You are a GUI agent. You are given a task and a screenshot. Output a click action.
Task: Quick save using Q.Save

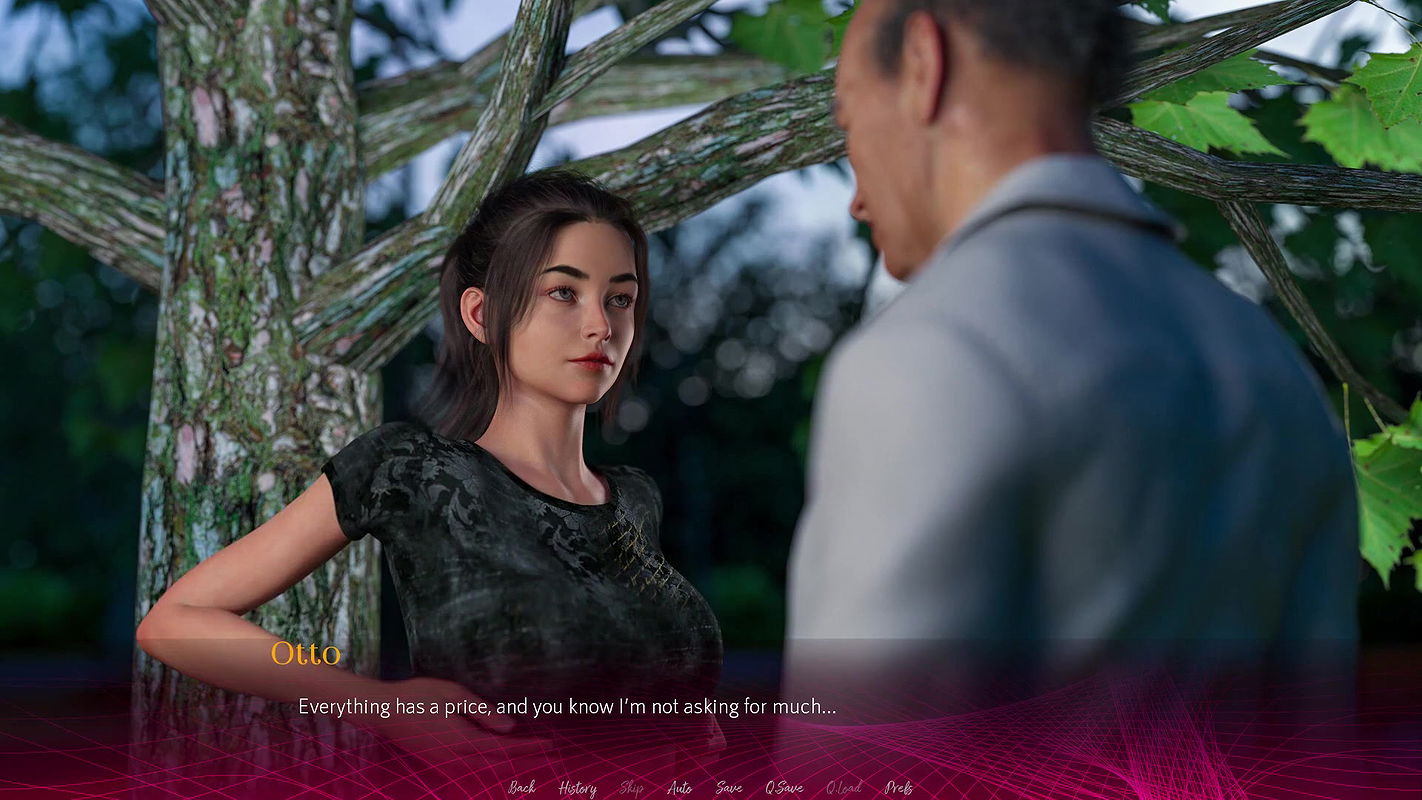pyautogui.click(x=784, y=788)
